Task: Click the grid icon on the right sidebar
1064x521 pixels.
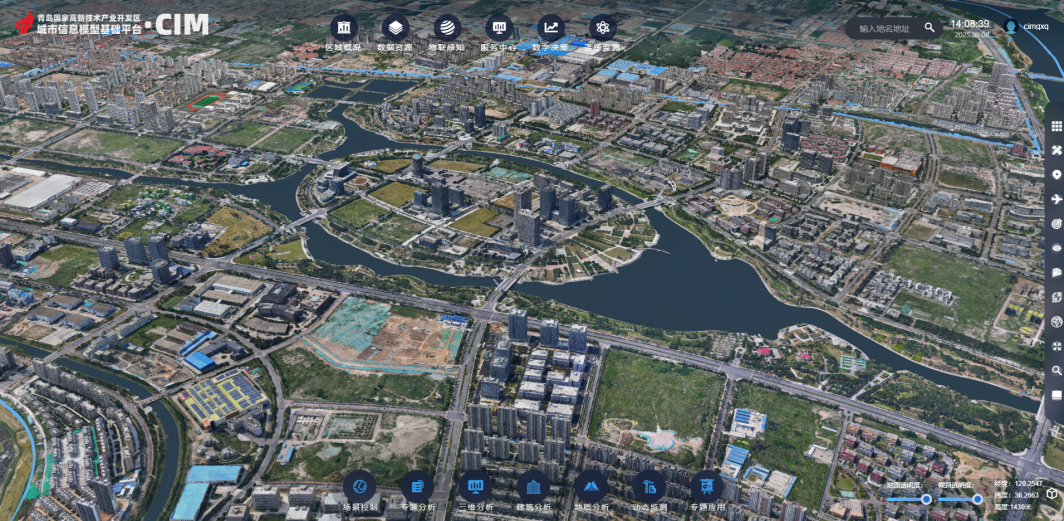Action: coord(1056,126)
